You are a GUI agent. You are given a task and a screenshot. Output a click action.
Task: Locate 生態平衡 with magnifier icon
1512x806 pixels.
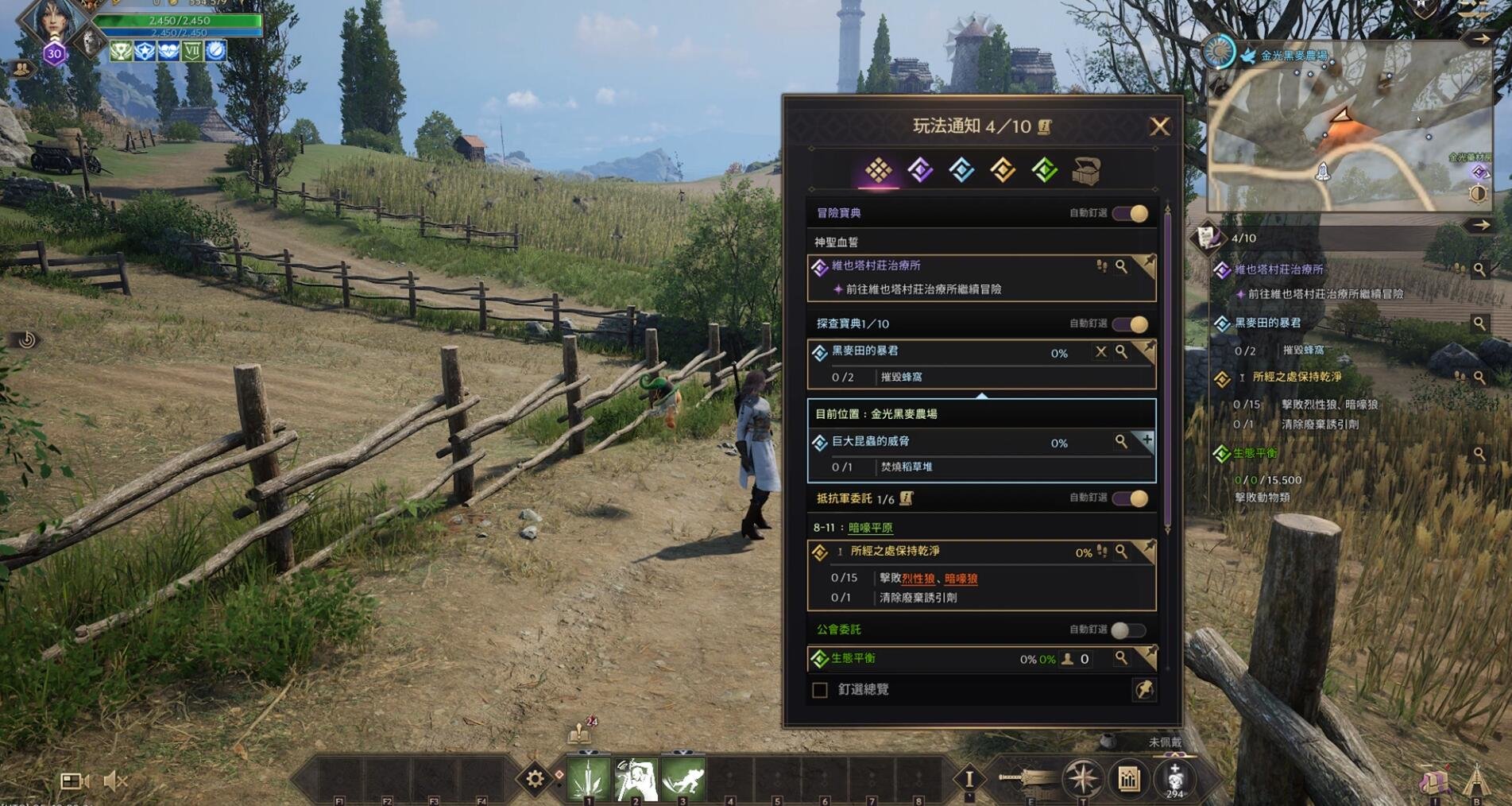(x=1120, y=658)
